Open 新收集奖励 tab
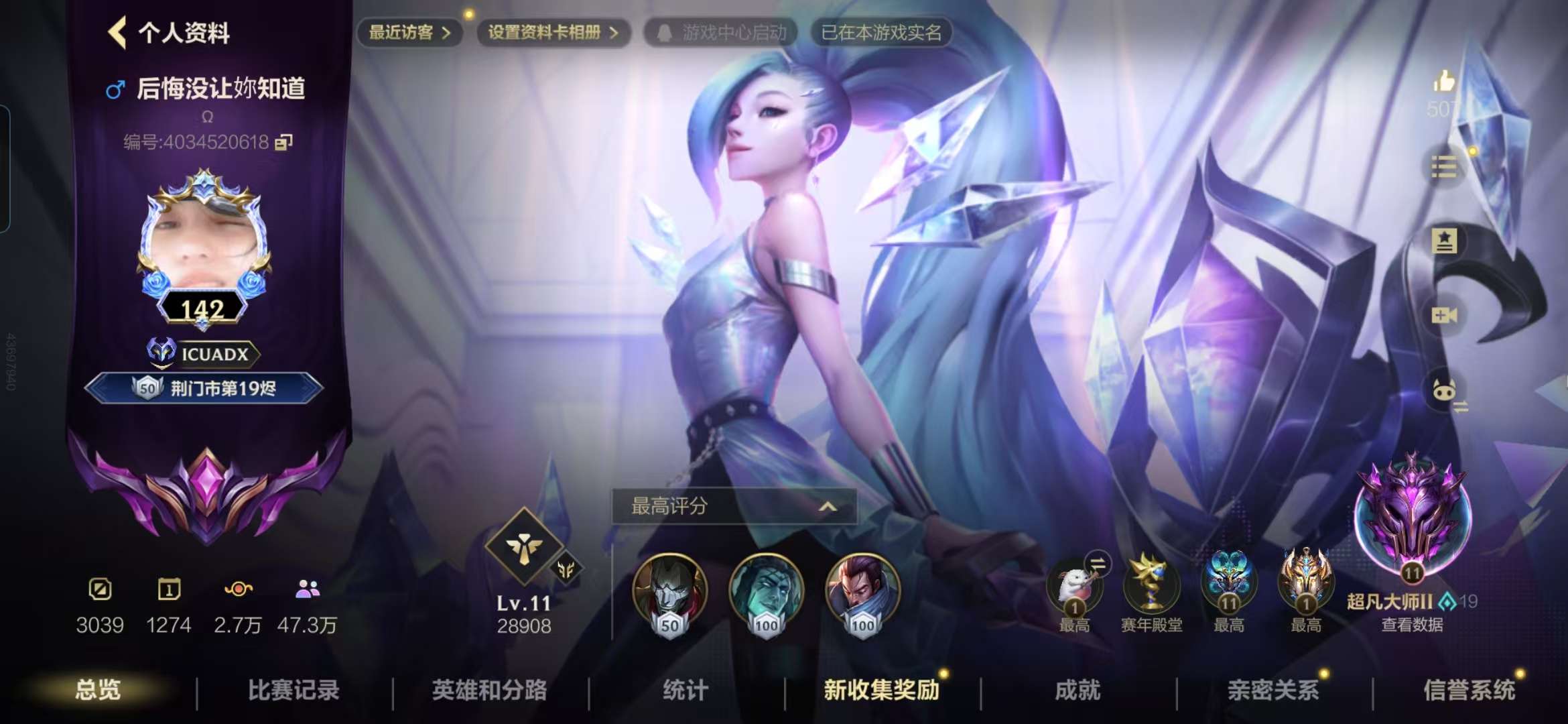 coord(881,690)
